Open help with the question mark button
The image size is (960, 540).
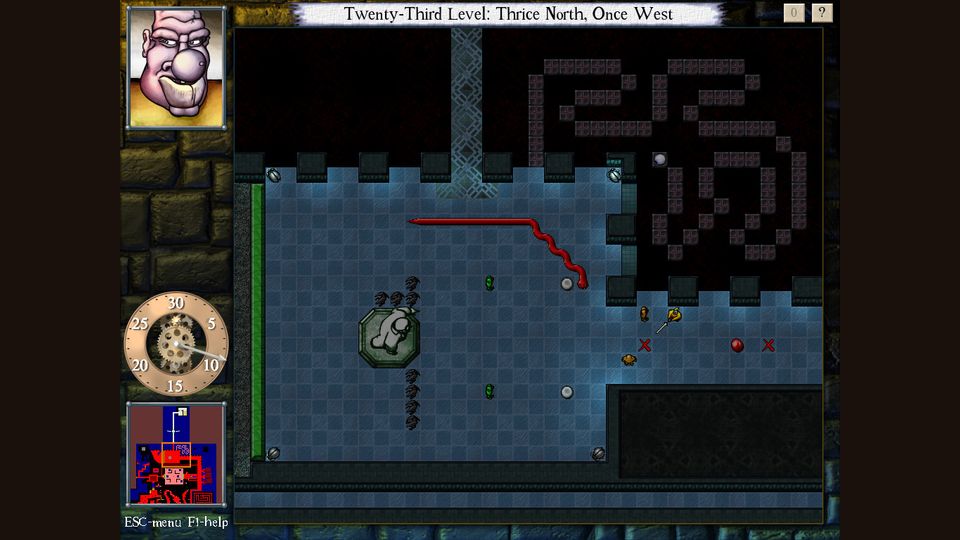pos(822,13)
